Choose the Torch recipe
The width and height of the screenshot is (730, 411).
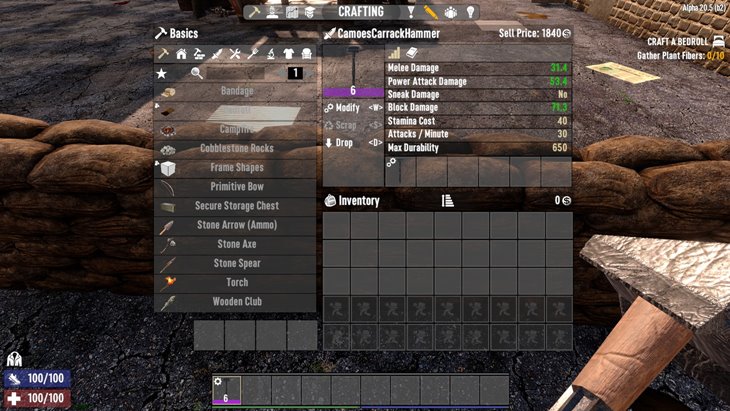click(236, 282)
